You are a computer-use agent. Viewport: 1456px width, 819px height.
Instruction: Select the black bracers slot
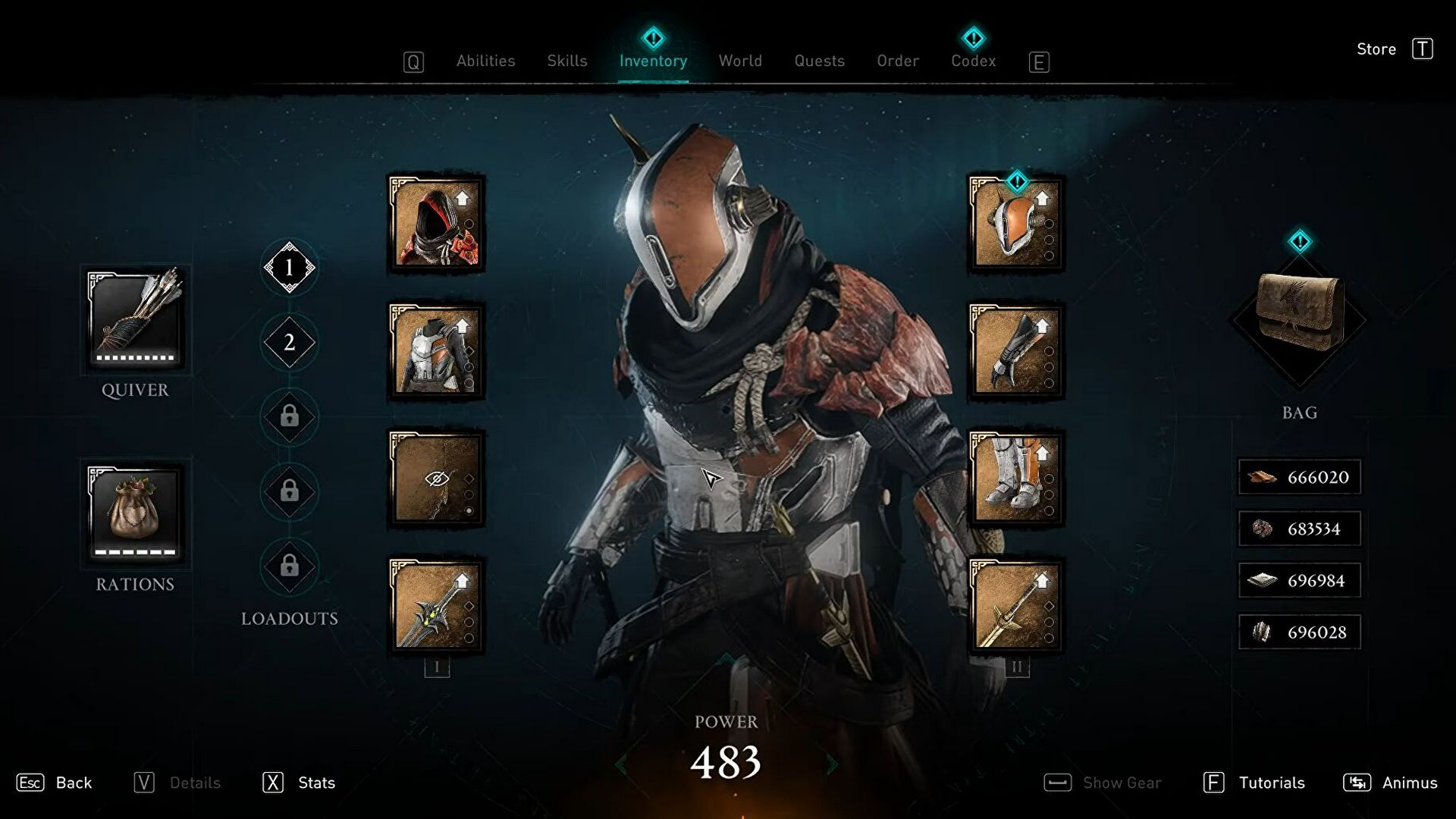pyautogui.click(x=1016, y=351)
